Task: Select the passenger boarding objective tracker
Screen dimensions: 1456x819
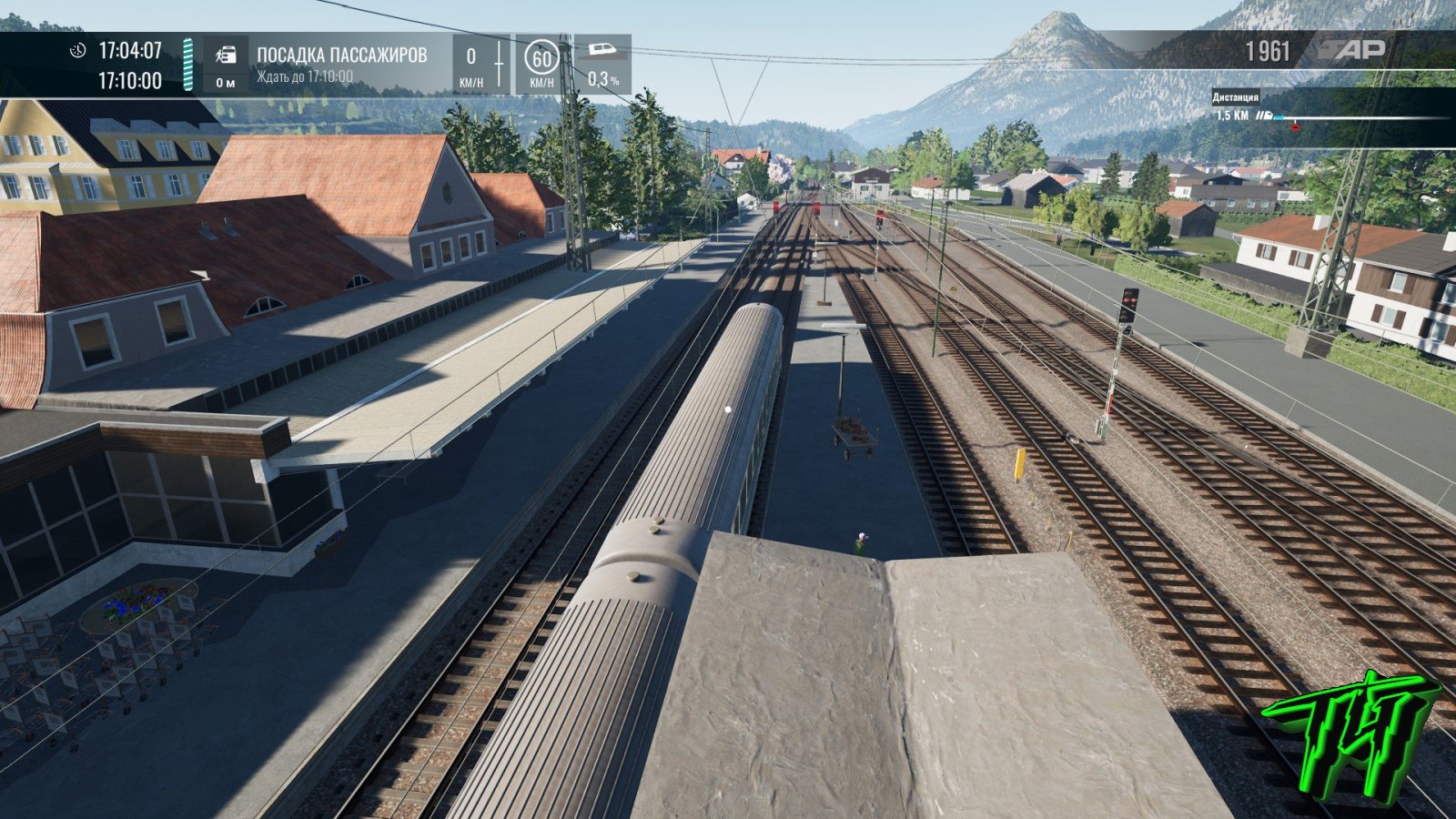Action: tap(341, 64)
